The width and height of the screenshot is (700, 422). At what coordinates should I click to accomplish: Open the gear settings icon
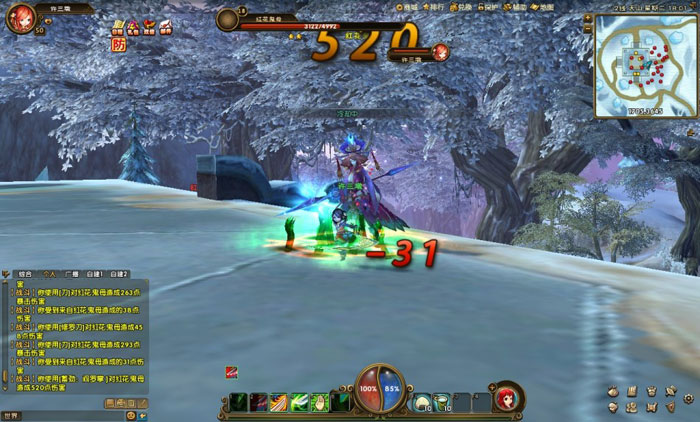tap(689, 398)
